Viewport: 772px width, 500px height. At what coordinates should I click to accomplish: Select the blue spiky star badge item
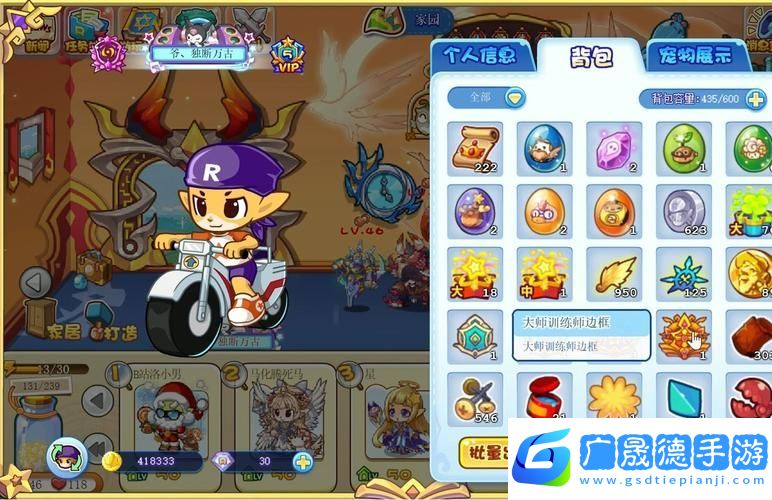684,273
